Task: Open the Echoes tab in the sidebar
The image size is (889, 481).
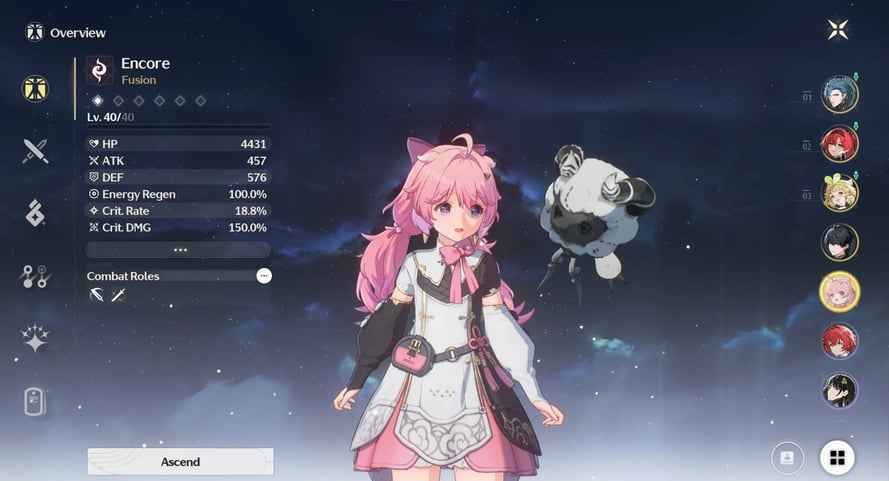Action: [x=36, y=213]
